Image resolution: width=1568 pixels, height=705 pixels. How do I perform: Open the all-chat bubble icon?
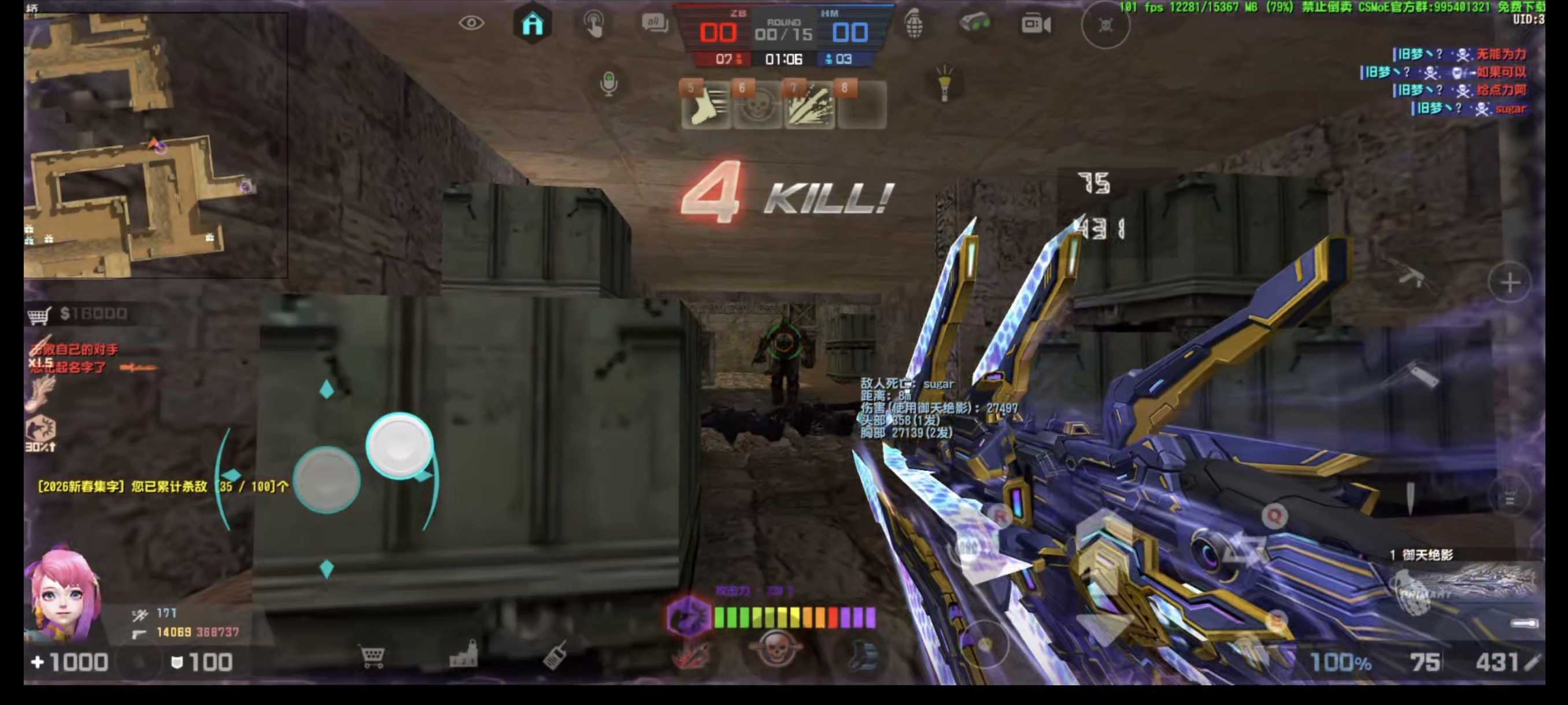tap(654, 24)
